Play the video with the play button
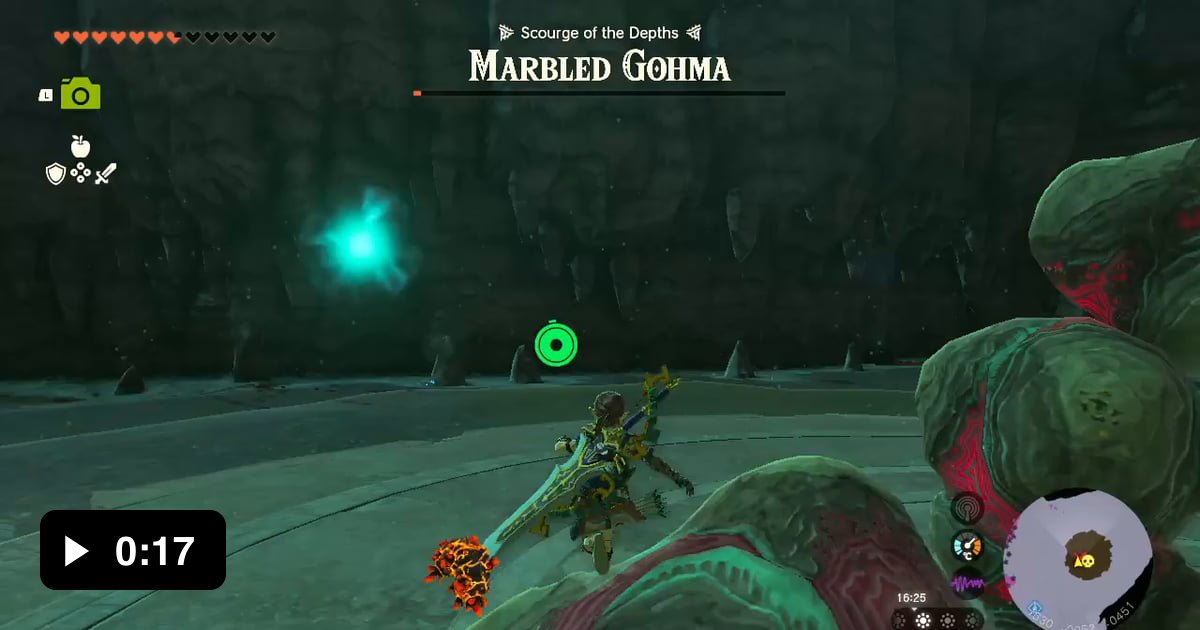This screenshot has width=1200, height=630. (x=76, y=550)
